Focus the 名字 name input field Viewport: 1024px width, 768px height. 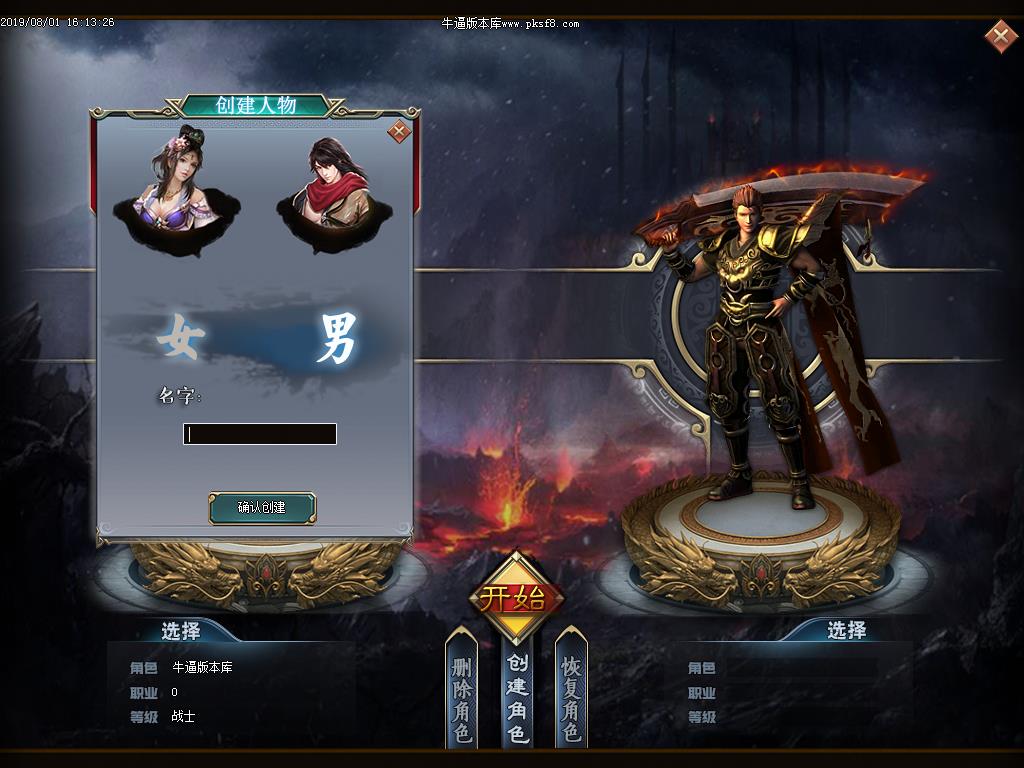point(260,434)
